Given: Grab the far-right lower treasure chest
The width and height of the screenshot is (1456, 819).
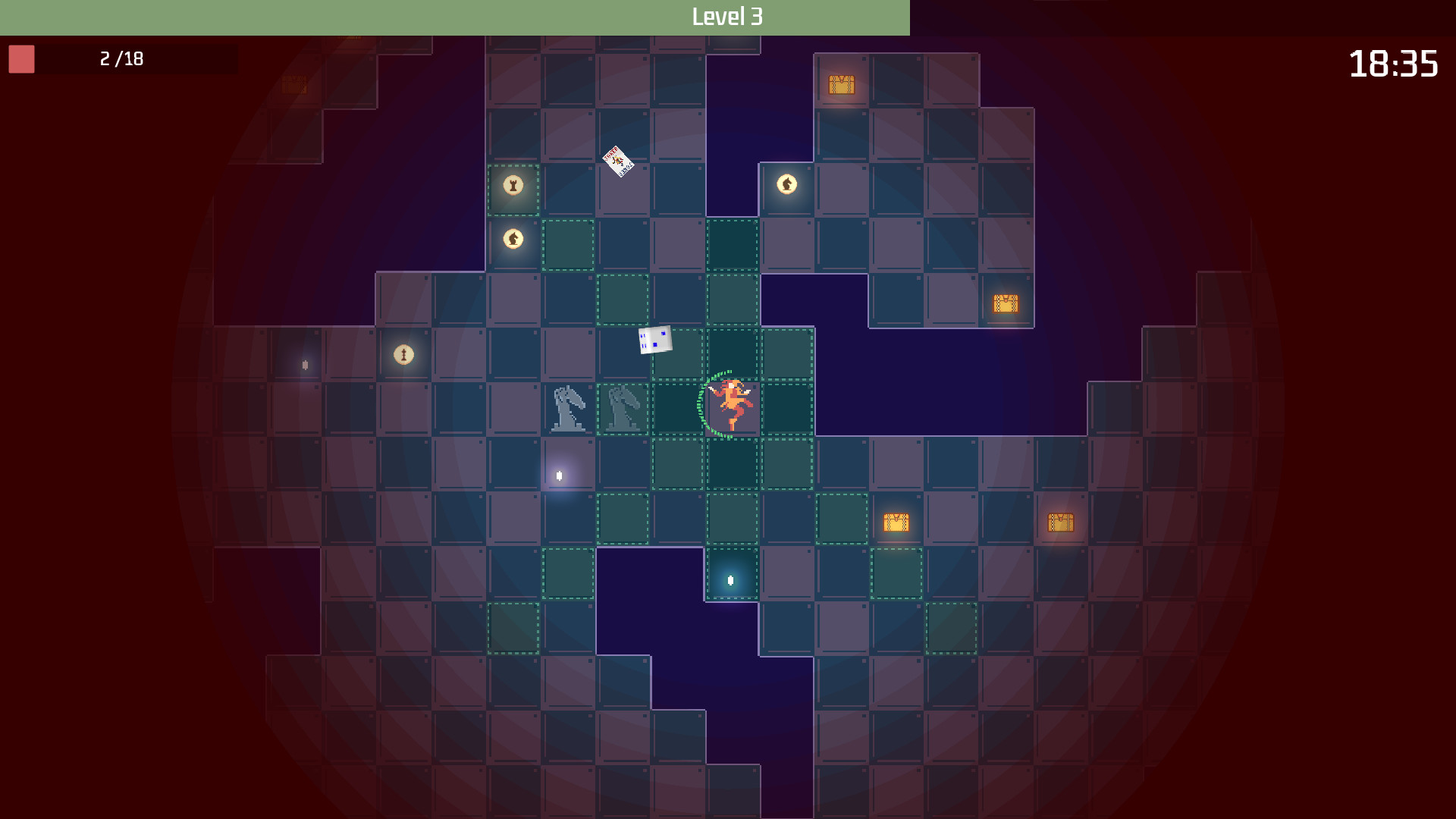Looking at the screenshot, I should click(x=1062, y=522).
